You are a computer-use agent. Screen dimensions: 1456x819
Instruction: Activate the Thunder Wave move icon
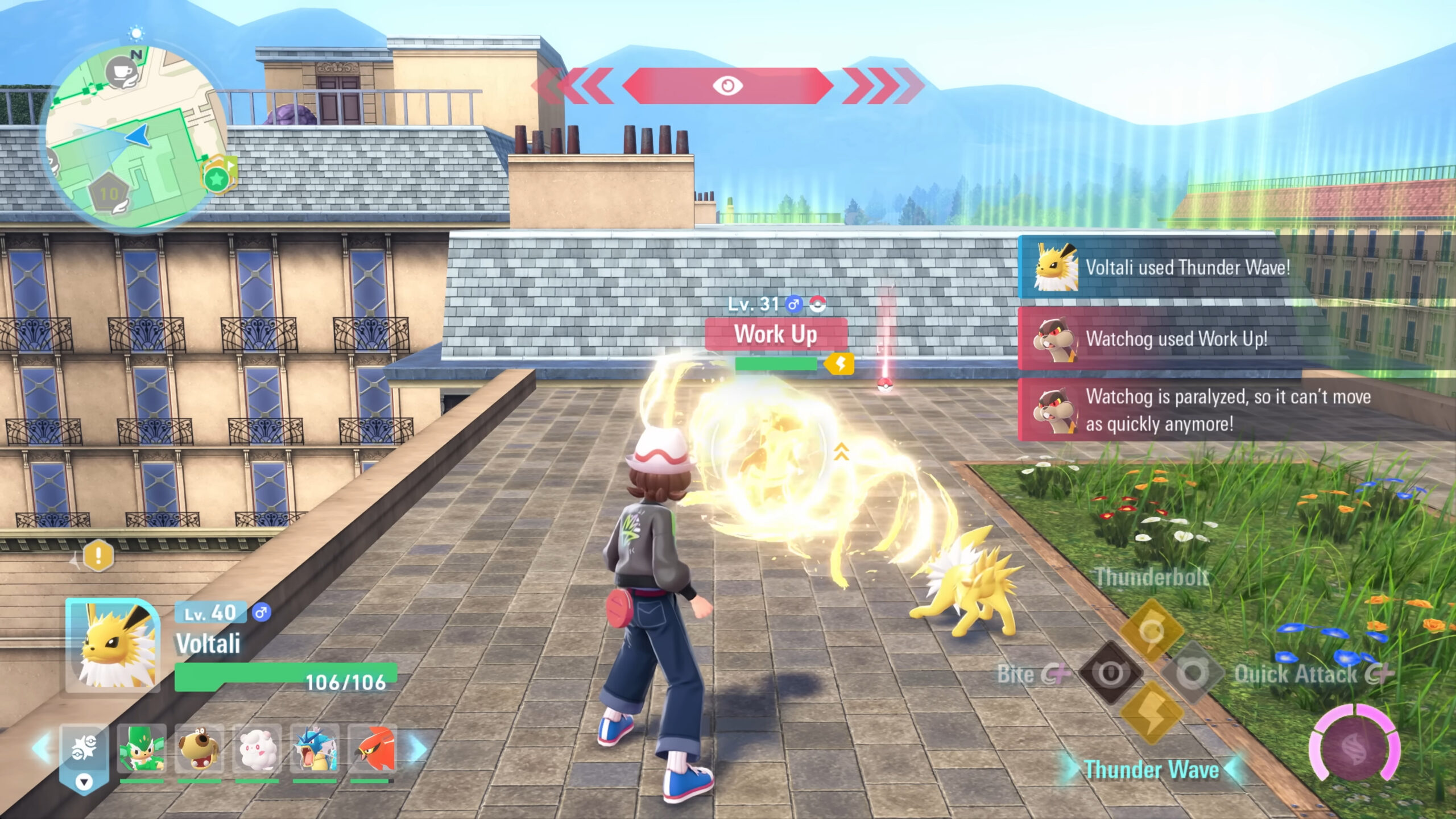[1152, 712]
